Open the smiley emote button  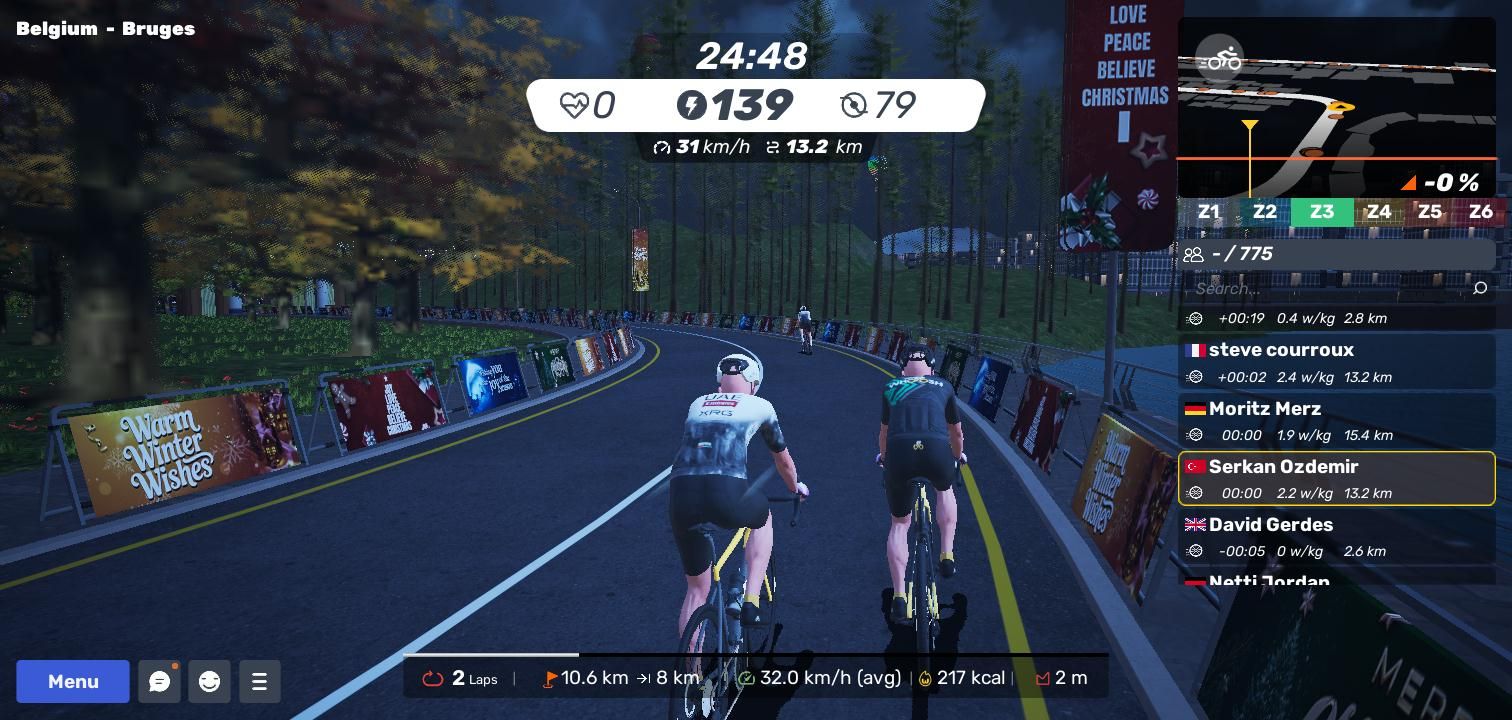tap(209, 681)
